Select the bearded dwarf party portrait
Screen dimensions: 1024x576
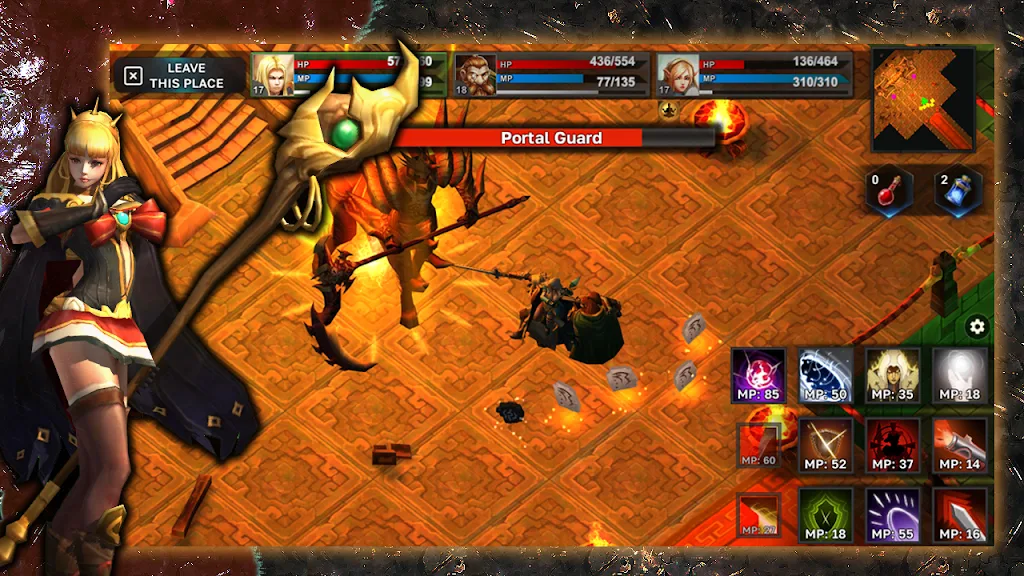tap(475, 75)
